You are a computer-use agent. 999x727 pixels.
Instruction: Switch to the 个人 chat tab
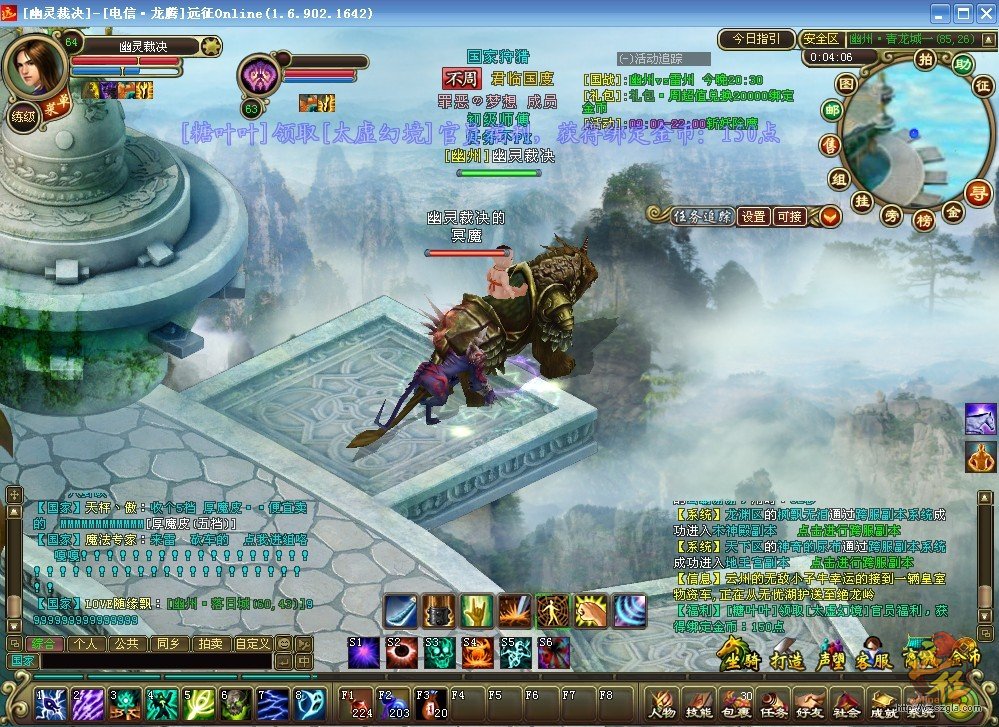pyautogui.click(x=84, y=644)
